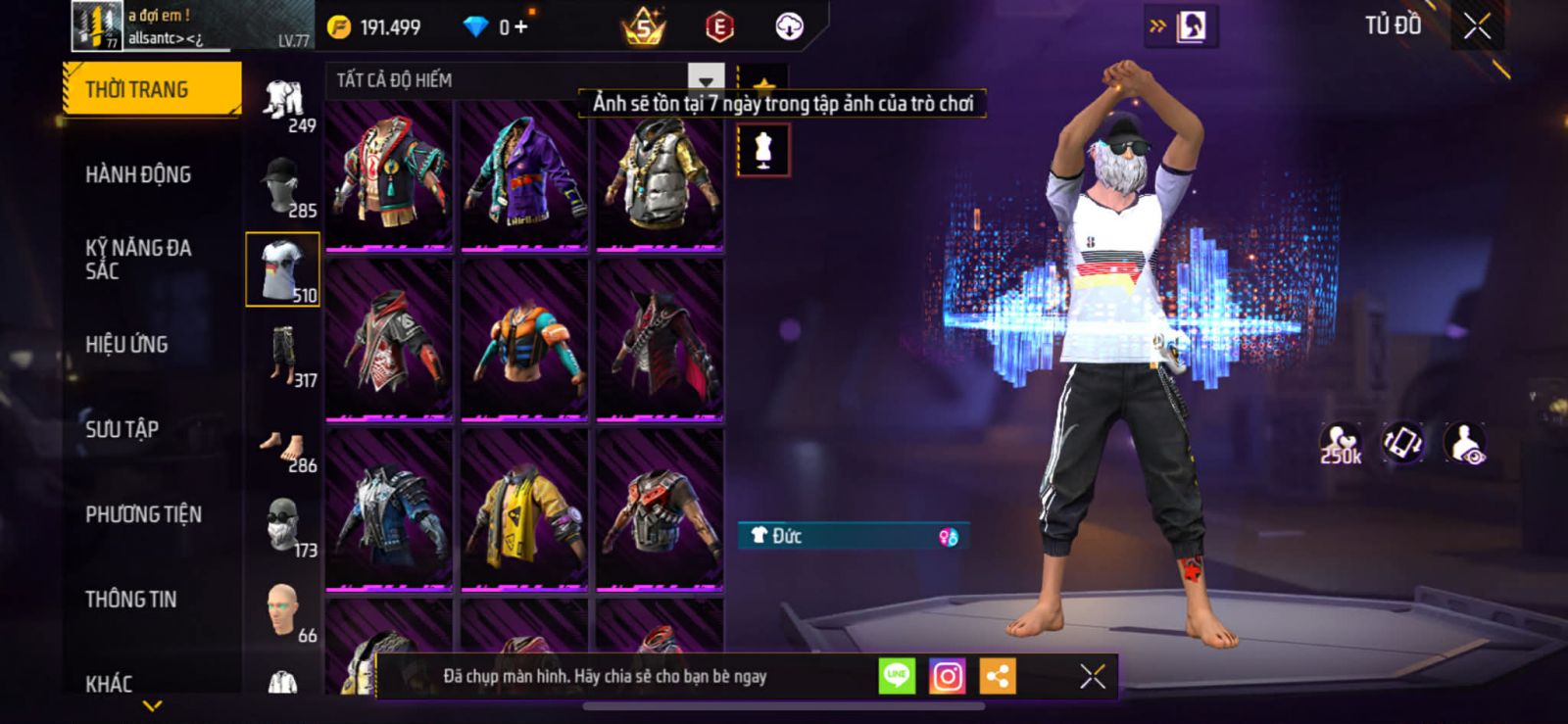
Task: Open the pants category with 317 items
Action: pyautogui.click(x=285, y=356)
